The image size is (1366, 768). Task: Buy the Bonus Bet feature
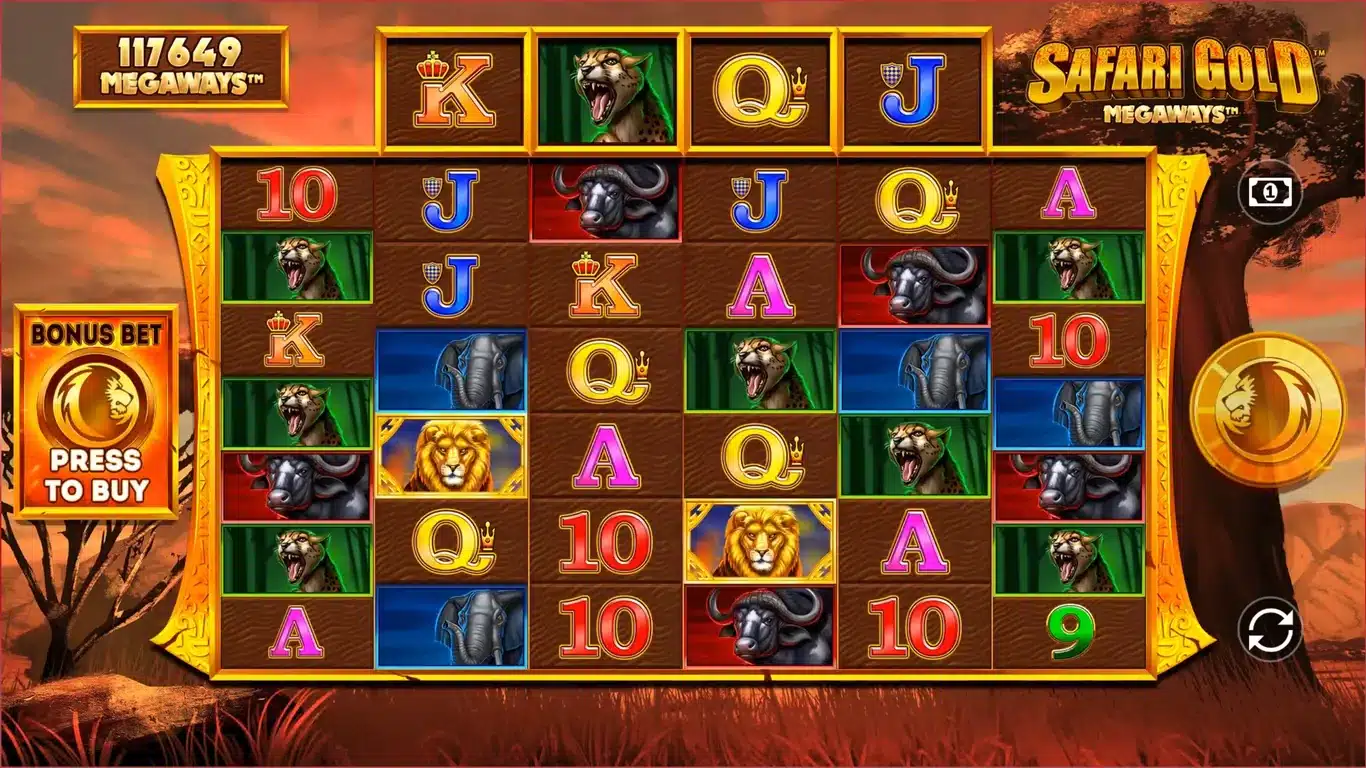(x=96, y=412)
